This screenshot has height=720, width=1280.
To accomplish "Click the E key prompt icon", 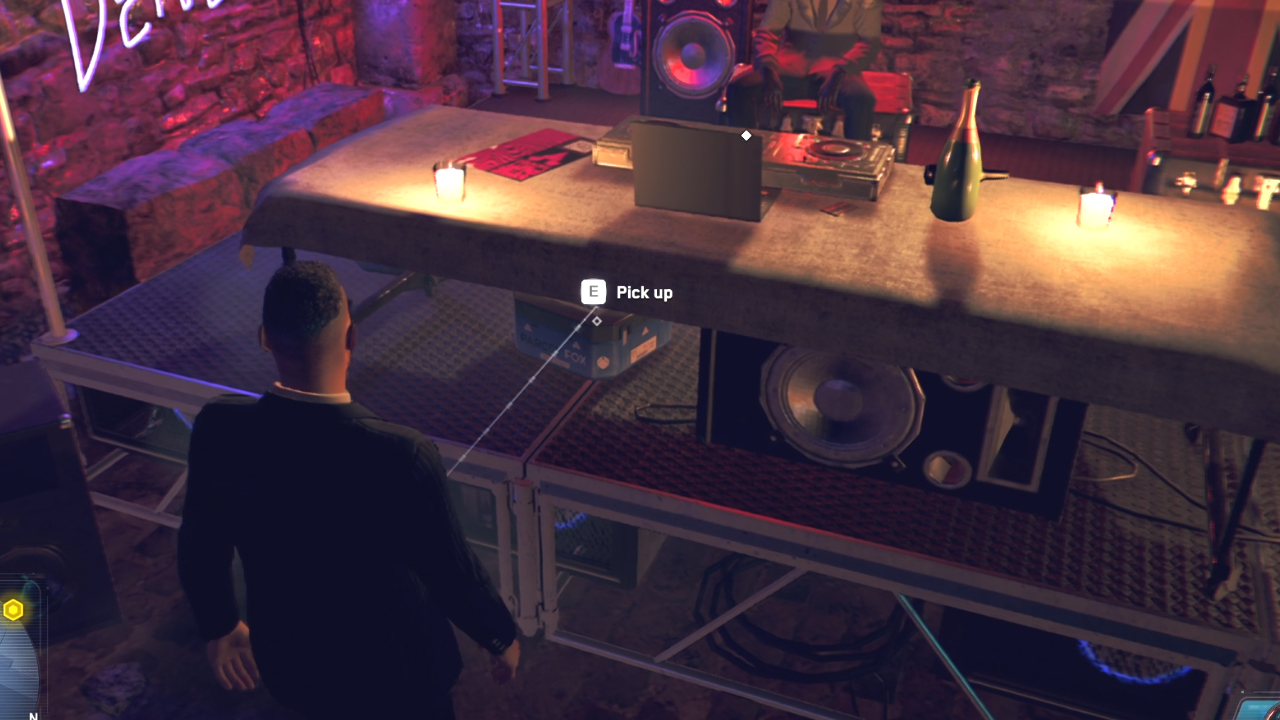I will click(x=592, y=292).
